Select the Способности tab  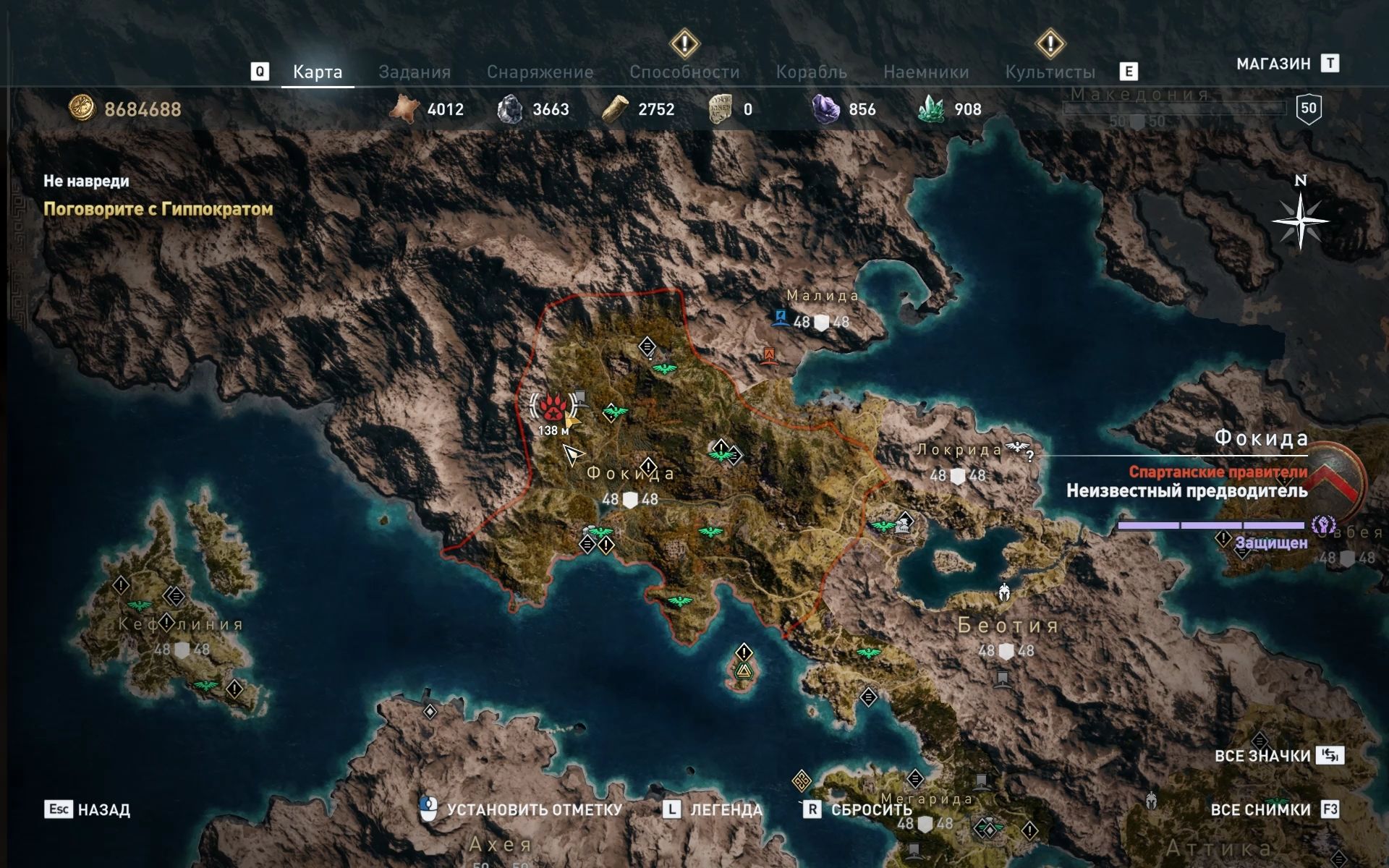[684, 72]
